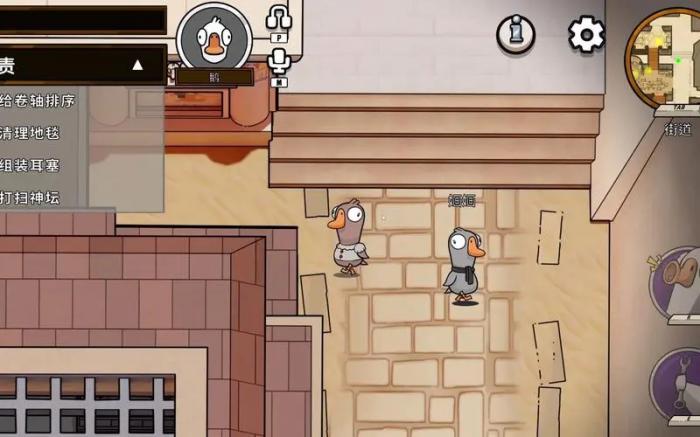This screenshot has width=700, height=437.
Task: Toggle the microphone icon
Action: tap(279, 62)
